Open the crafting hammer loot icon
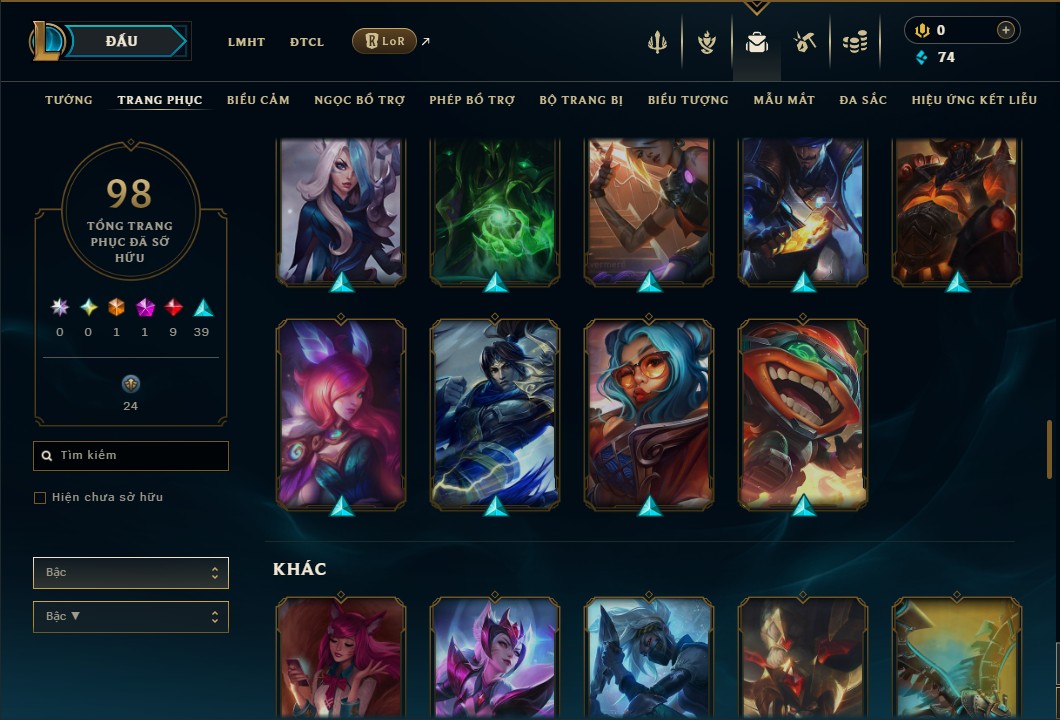The image size is (1060, 720). (x=805, y=42)
